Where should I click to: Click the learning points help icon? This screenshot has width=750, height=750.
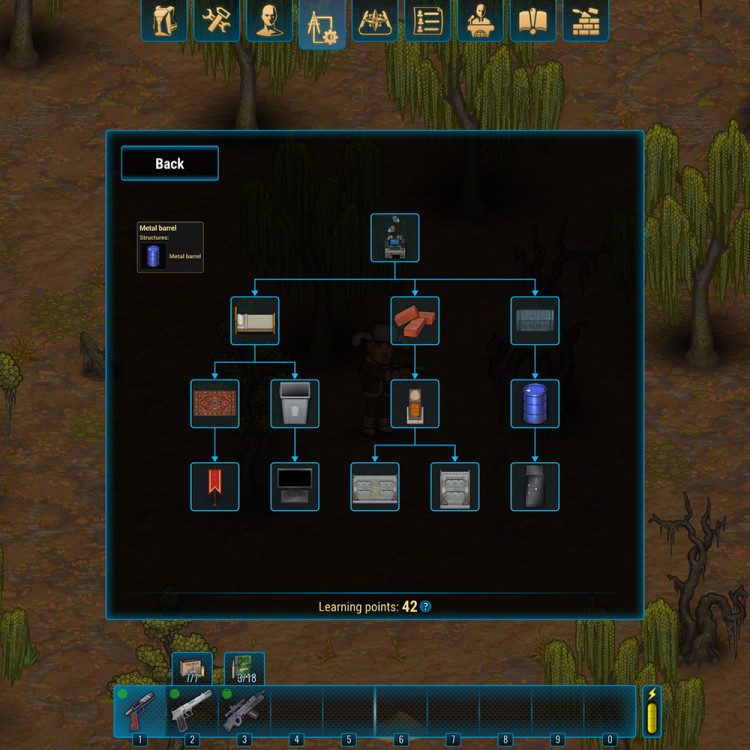click(426, 607)
